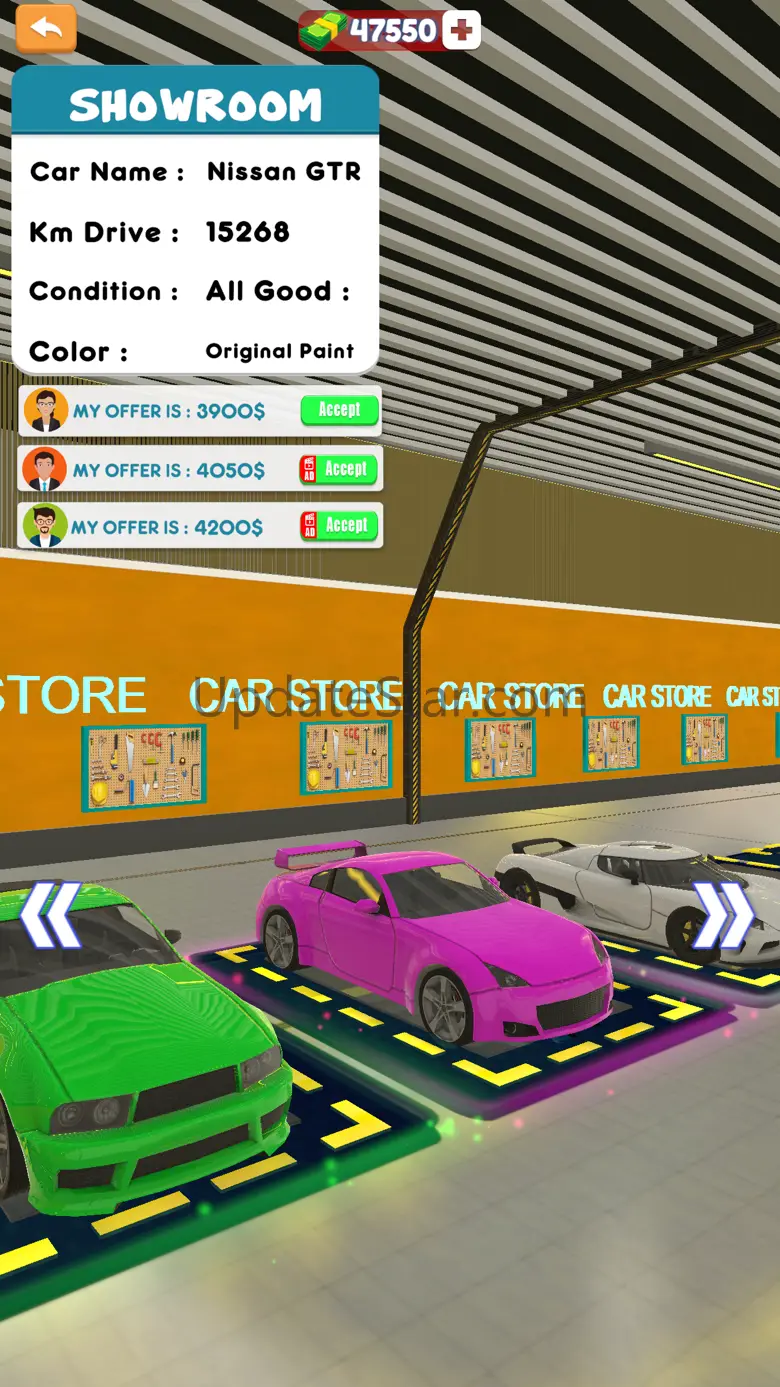Accept the 4200$ offer via ad

click(x=339, y=526)
